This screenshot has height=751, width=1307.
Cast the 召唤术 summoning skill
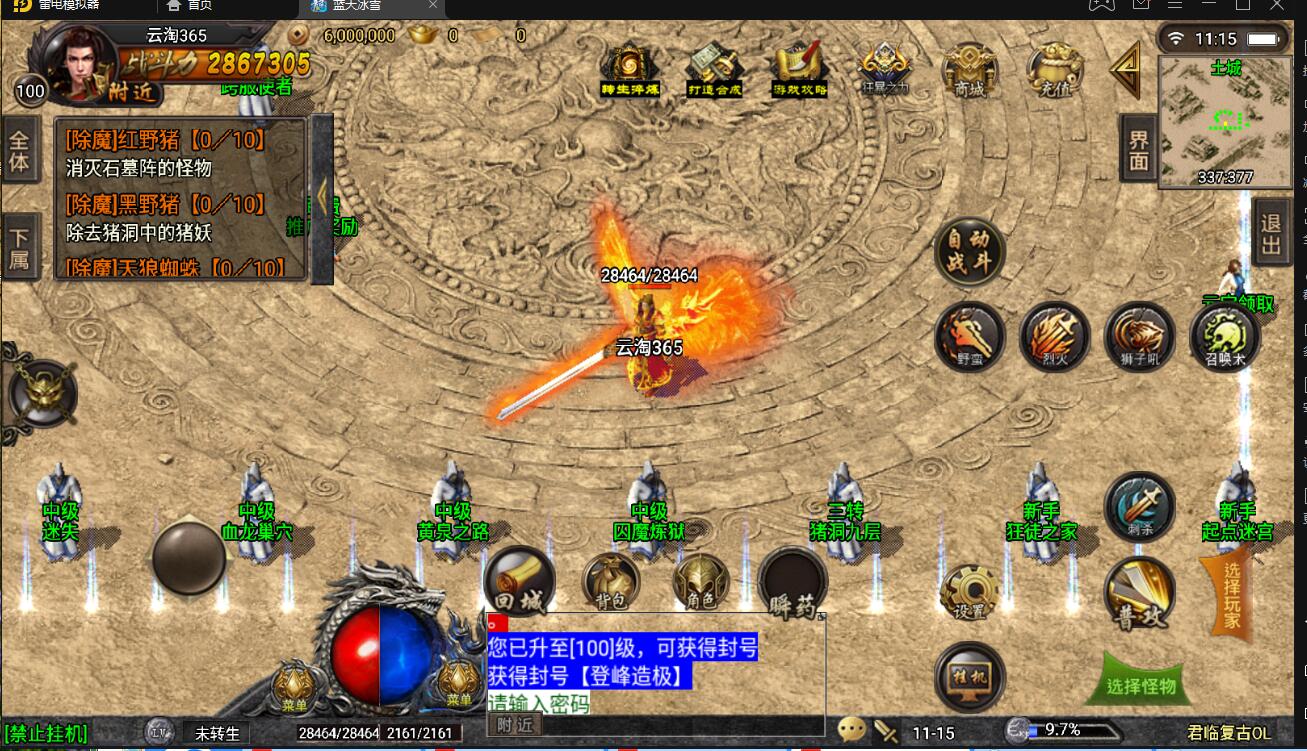1224,337
